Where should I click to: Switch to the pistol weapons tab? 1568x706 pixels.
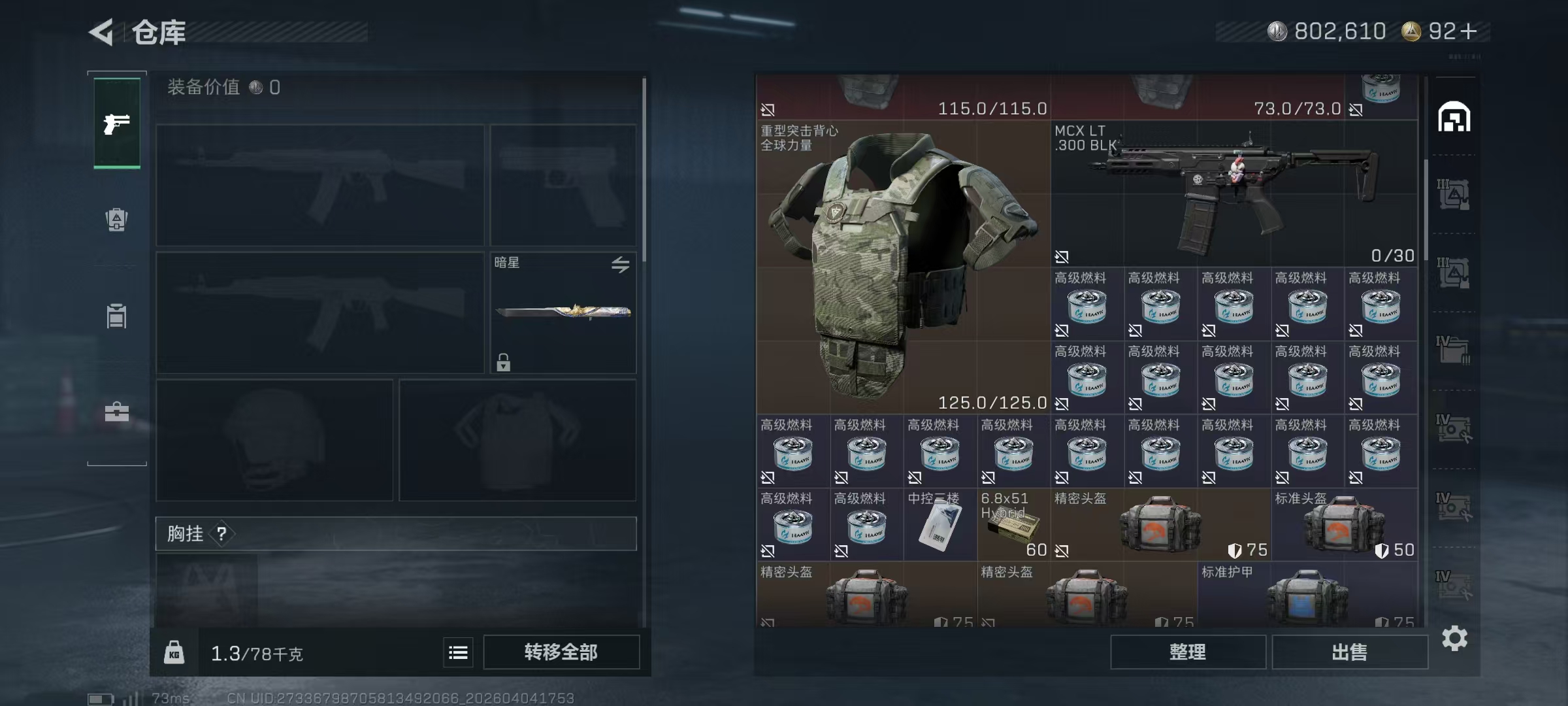coord(117,123)
